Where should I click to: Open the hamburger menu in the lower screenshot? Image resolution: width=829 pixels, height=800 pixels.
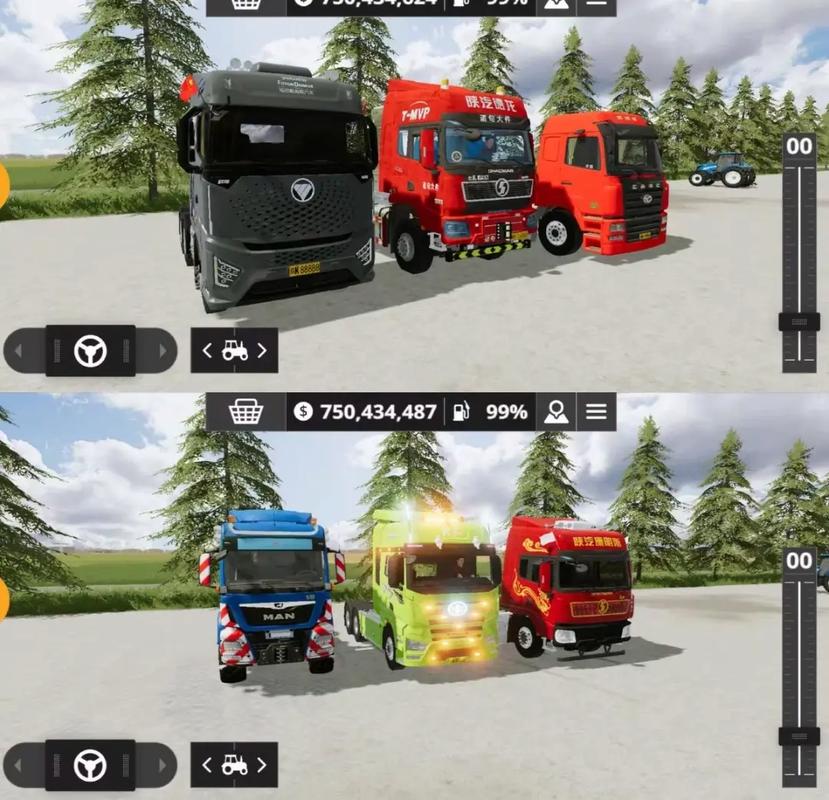[x=596, y=411]
